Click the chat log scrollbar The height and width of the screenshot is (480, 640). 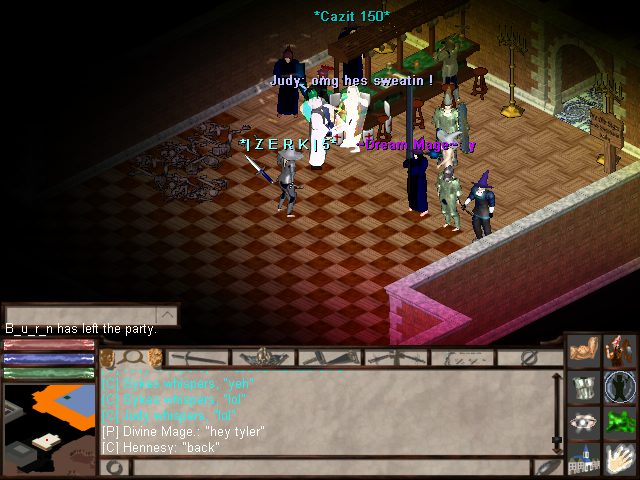pyautogui.click(x=557, y=410)
